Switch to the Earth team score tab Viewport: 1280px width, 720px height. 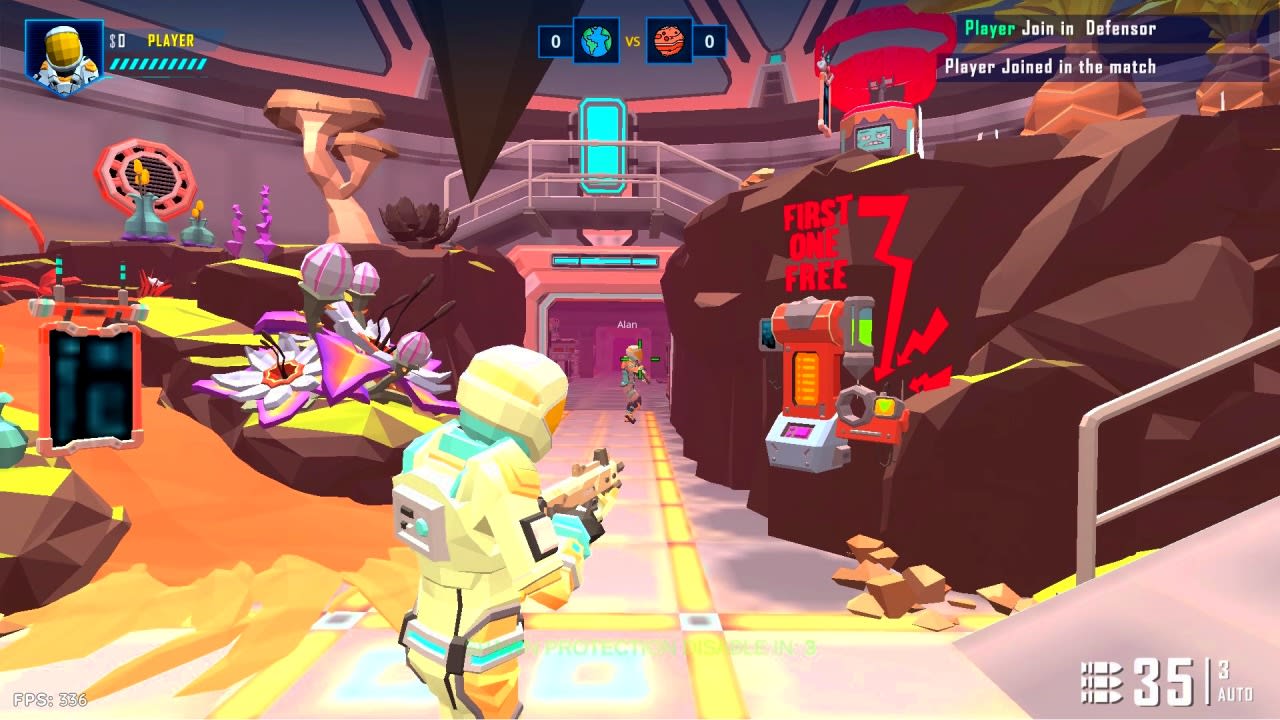[x=553, y=42]
